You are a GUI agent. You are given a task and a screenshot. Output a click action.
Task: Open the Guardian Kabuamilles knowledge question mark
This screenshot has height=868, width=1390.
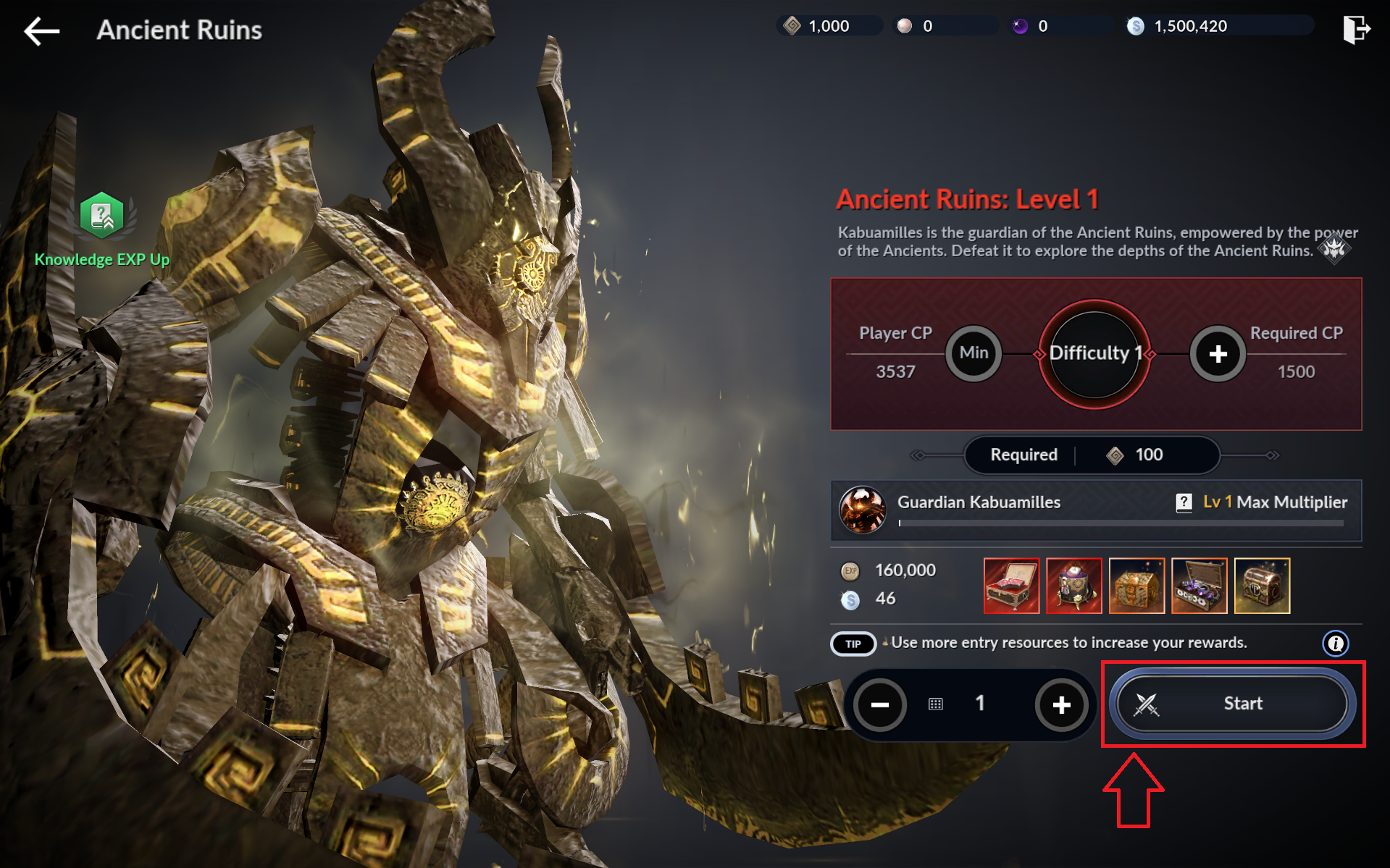click(x=1184, y=502)
